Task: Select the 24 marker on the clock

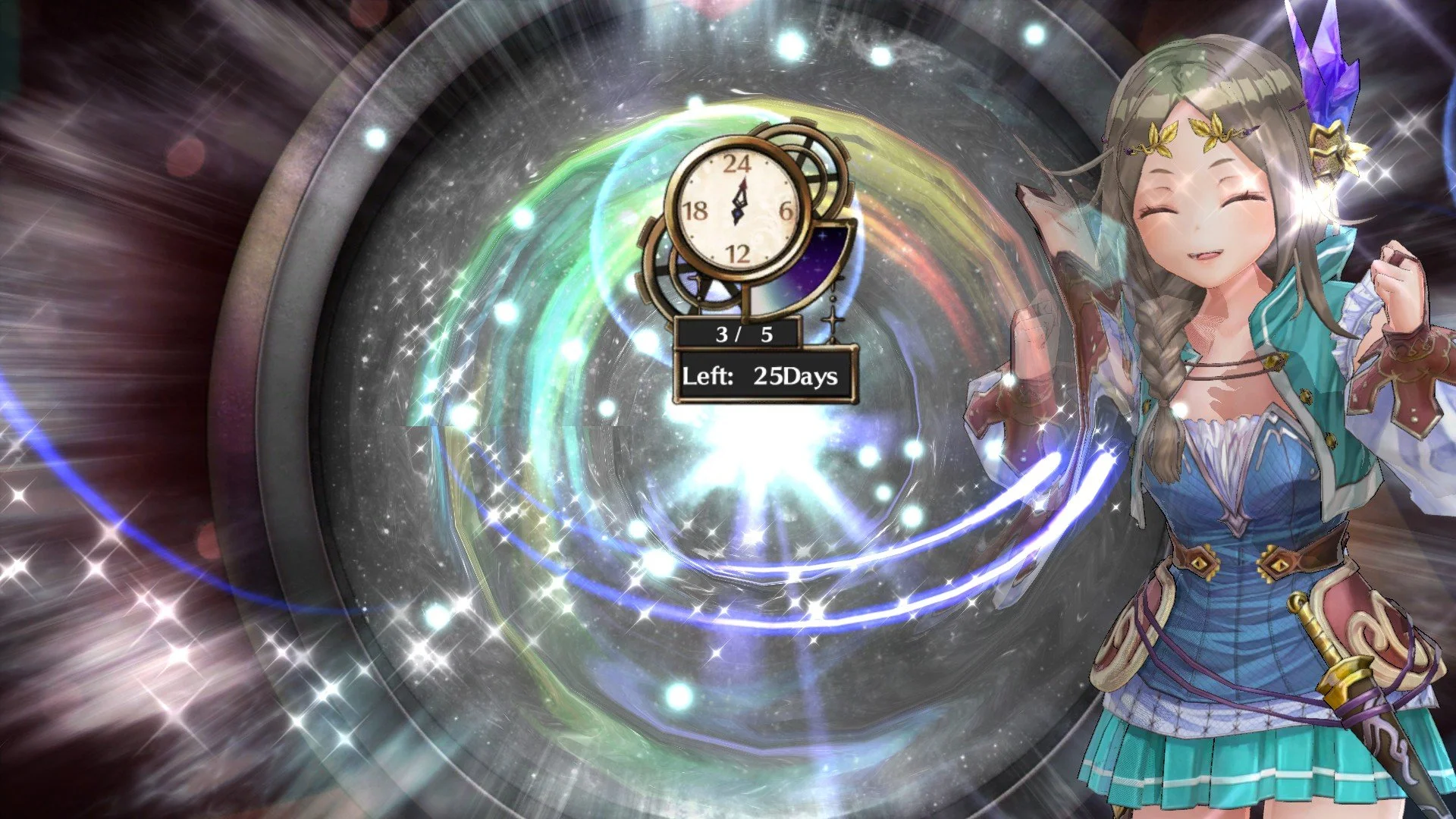Action: point(737,163)
